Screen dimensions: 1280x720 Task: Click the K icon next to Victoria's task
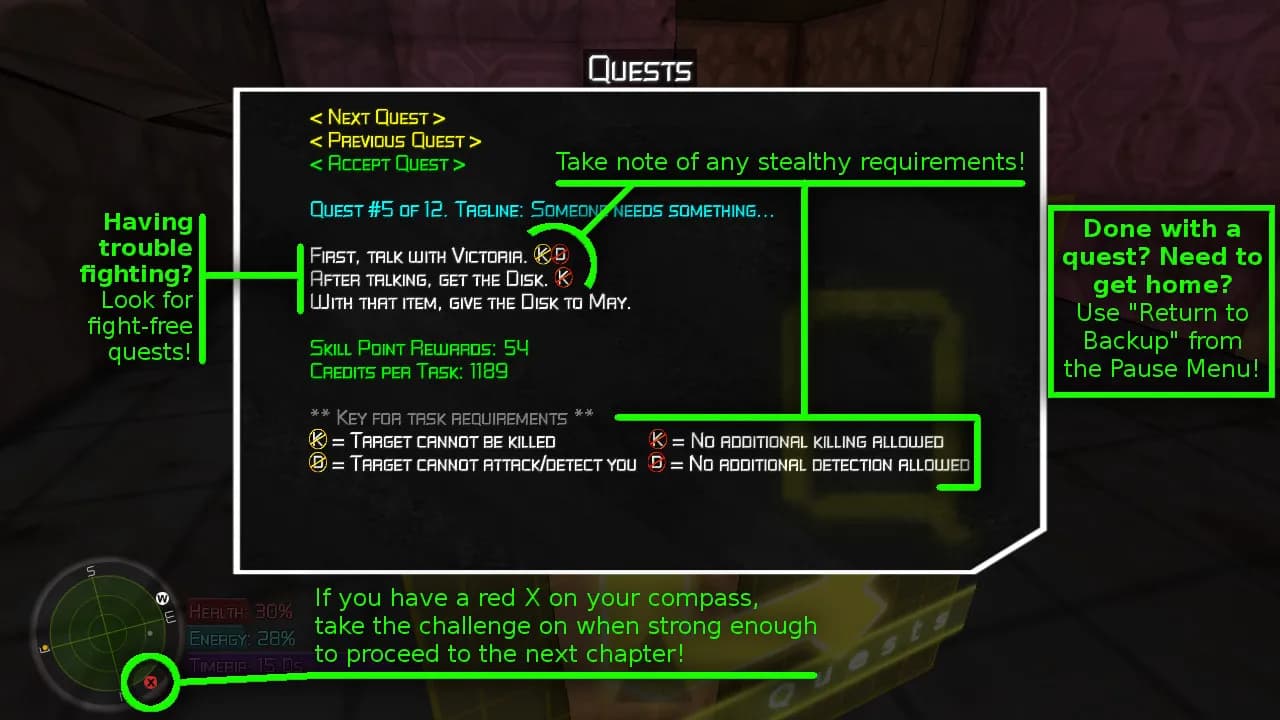(x=542, y=254)
